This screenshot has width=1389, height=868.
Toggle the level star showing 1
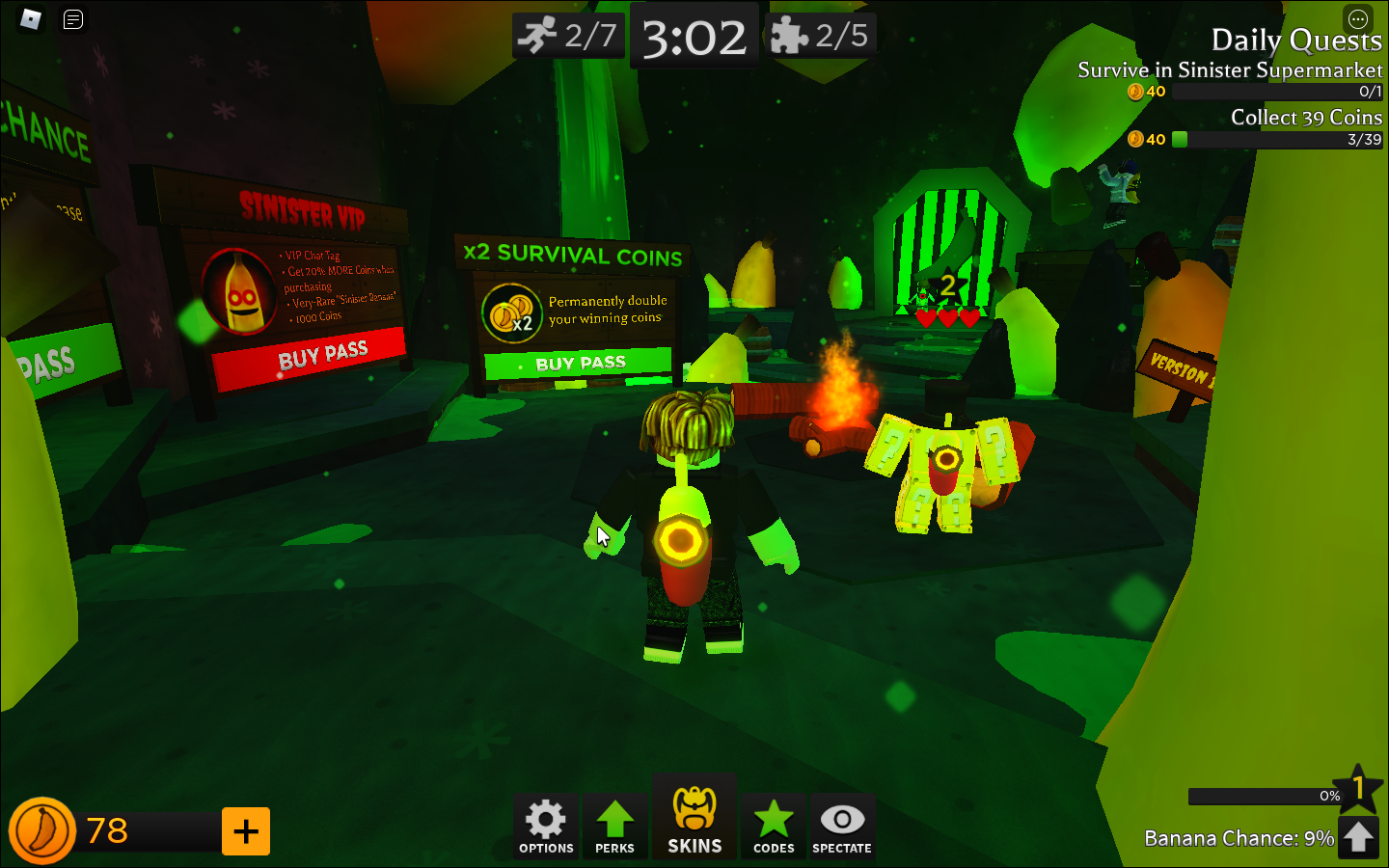pyautogui.click(x=1360, y=789)
